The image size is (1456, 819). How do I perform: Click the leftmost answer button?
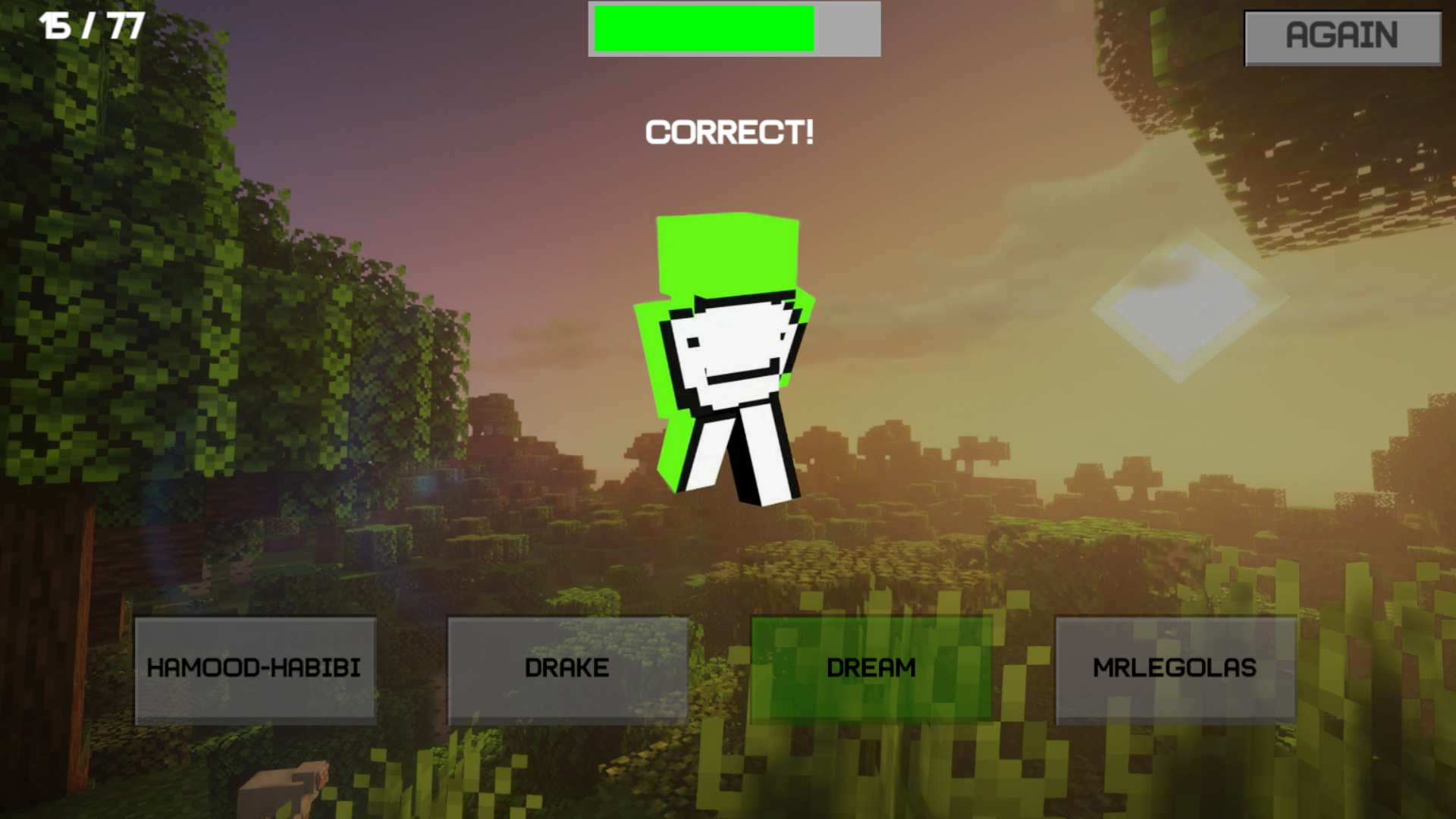(x=255, y=668)
